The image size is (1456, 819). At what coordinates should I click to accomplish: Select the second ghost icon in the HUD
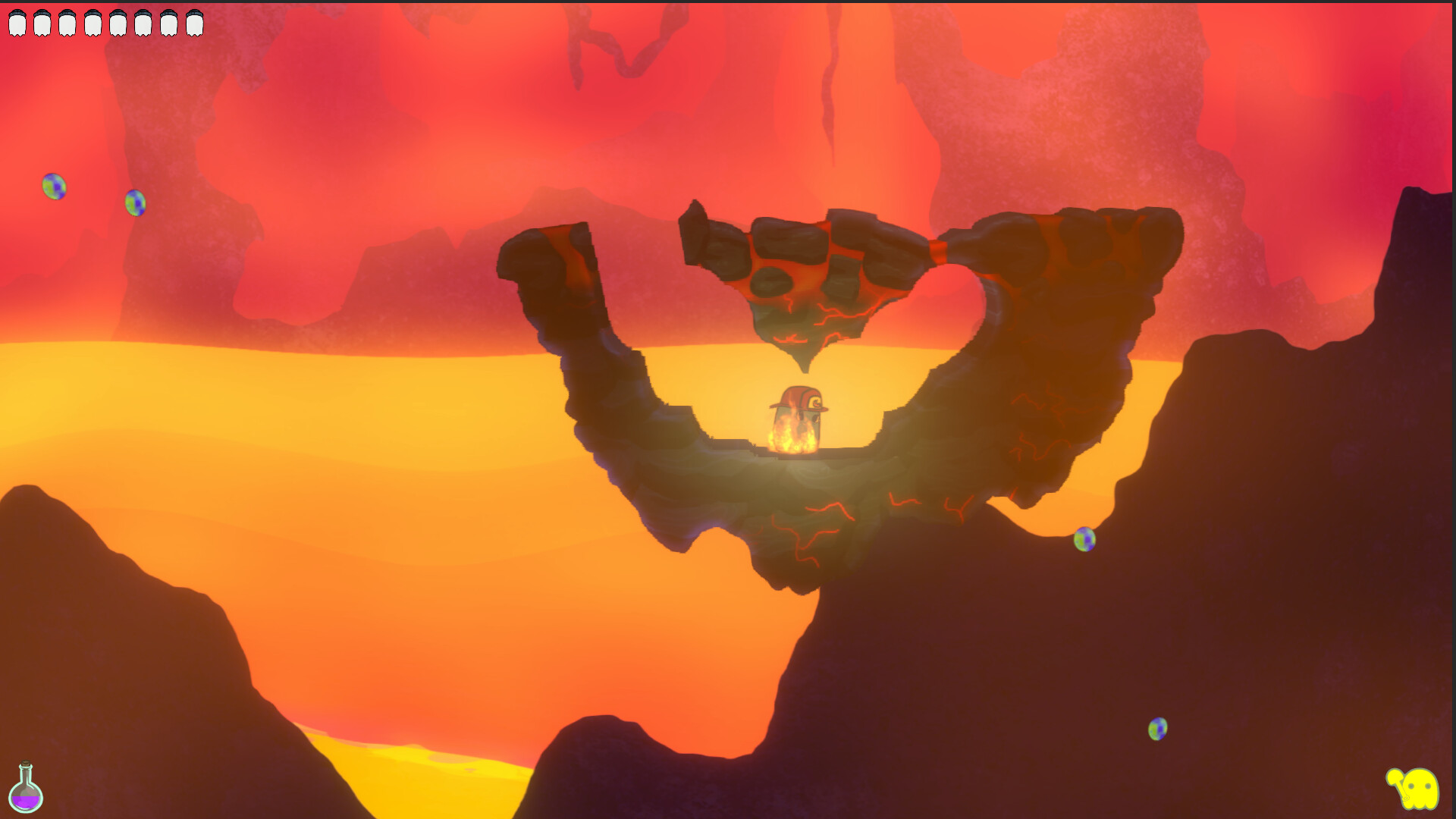click(42, 21)
